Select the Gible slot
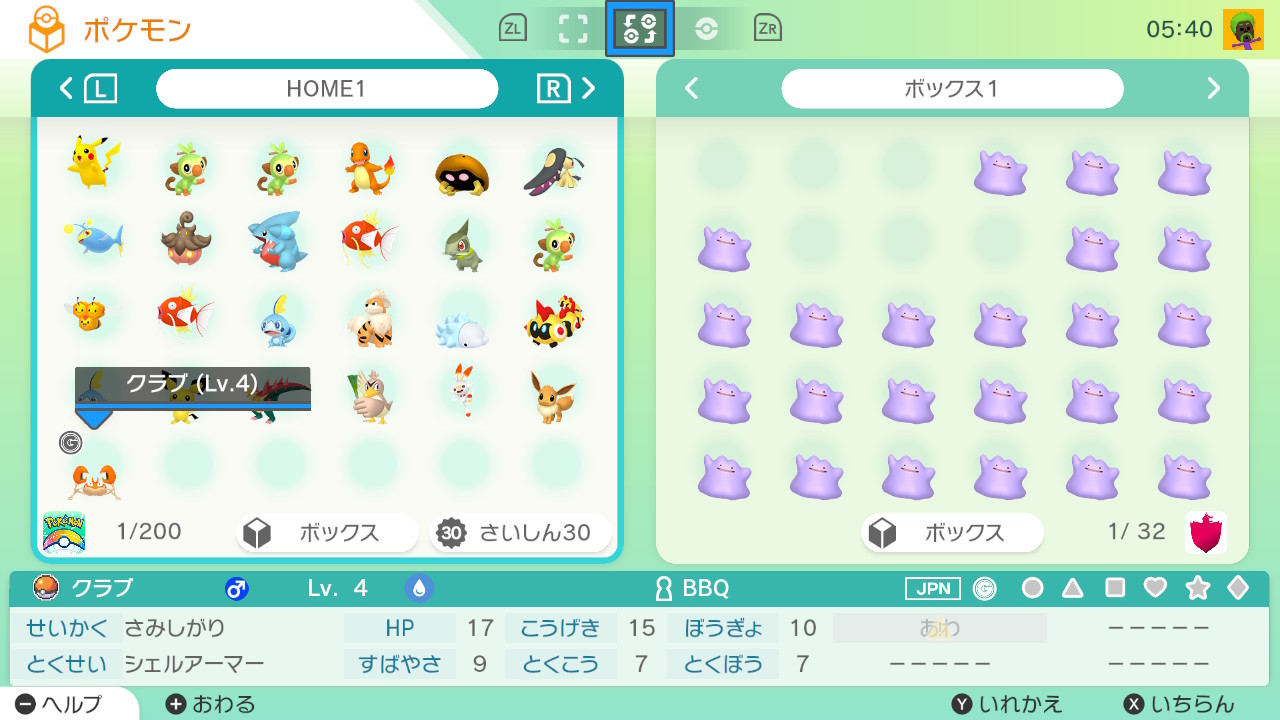The image size is (1280, 720). (278, 242)
